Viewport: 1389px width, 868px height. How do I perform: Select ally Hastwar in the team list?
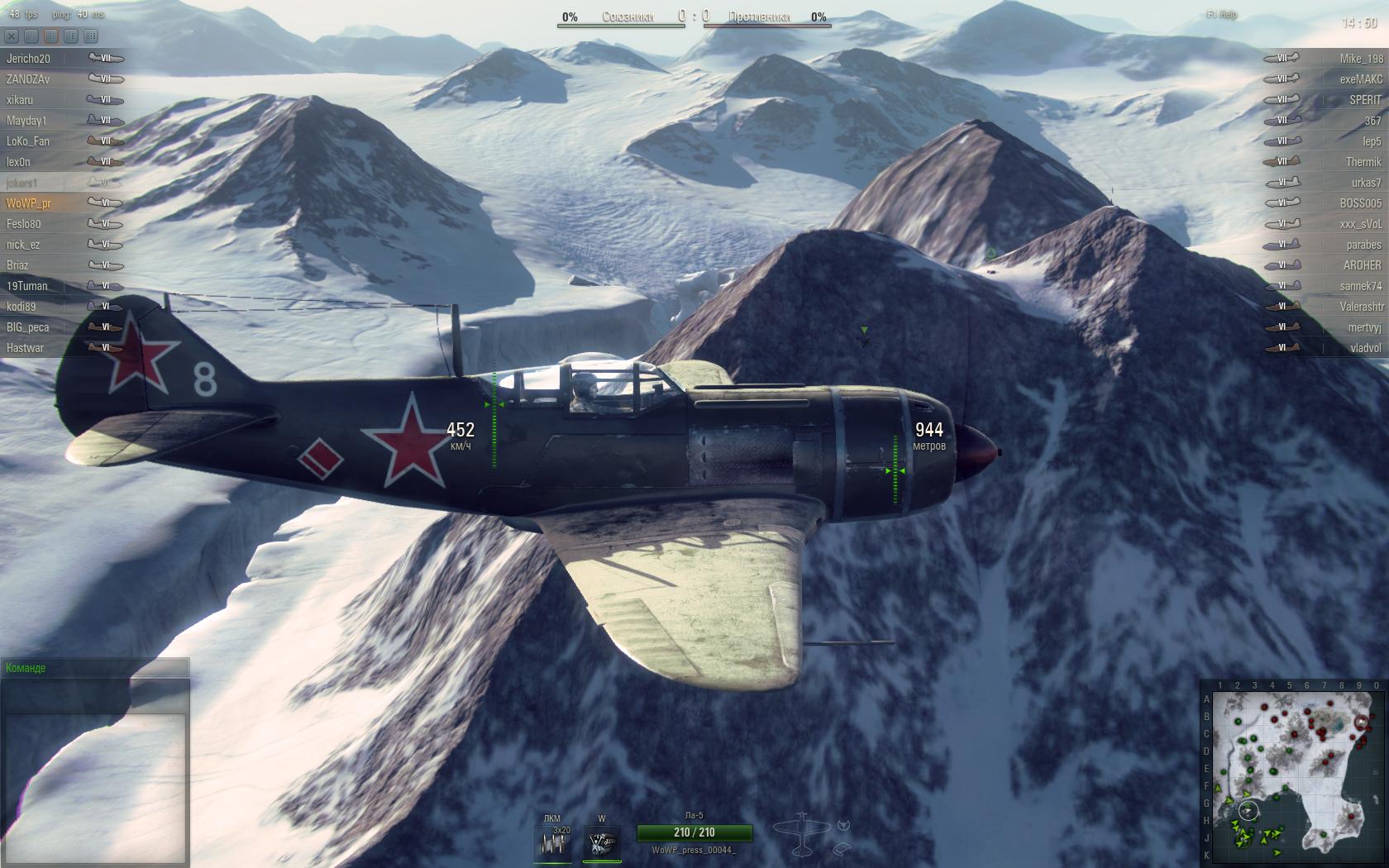tap(26, 348)
